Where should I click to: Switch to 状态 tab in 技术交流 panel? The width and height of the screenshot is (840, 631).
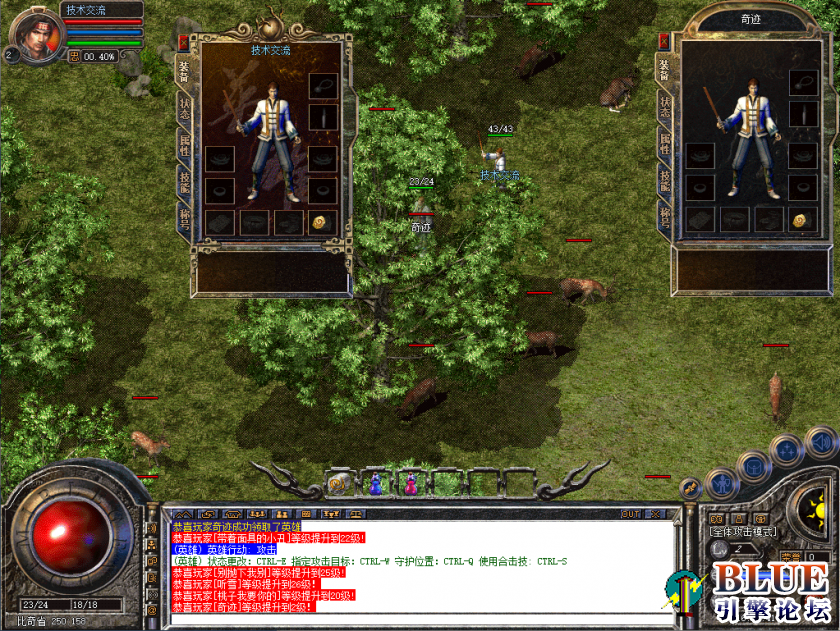[x=185, y=108]
